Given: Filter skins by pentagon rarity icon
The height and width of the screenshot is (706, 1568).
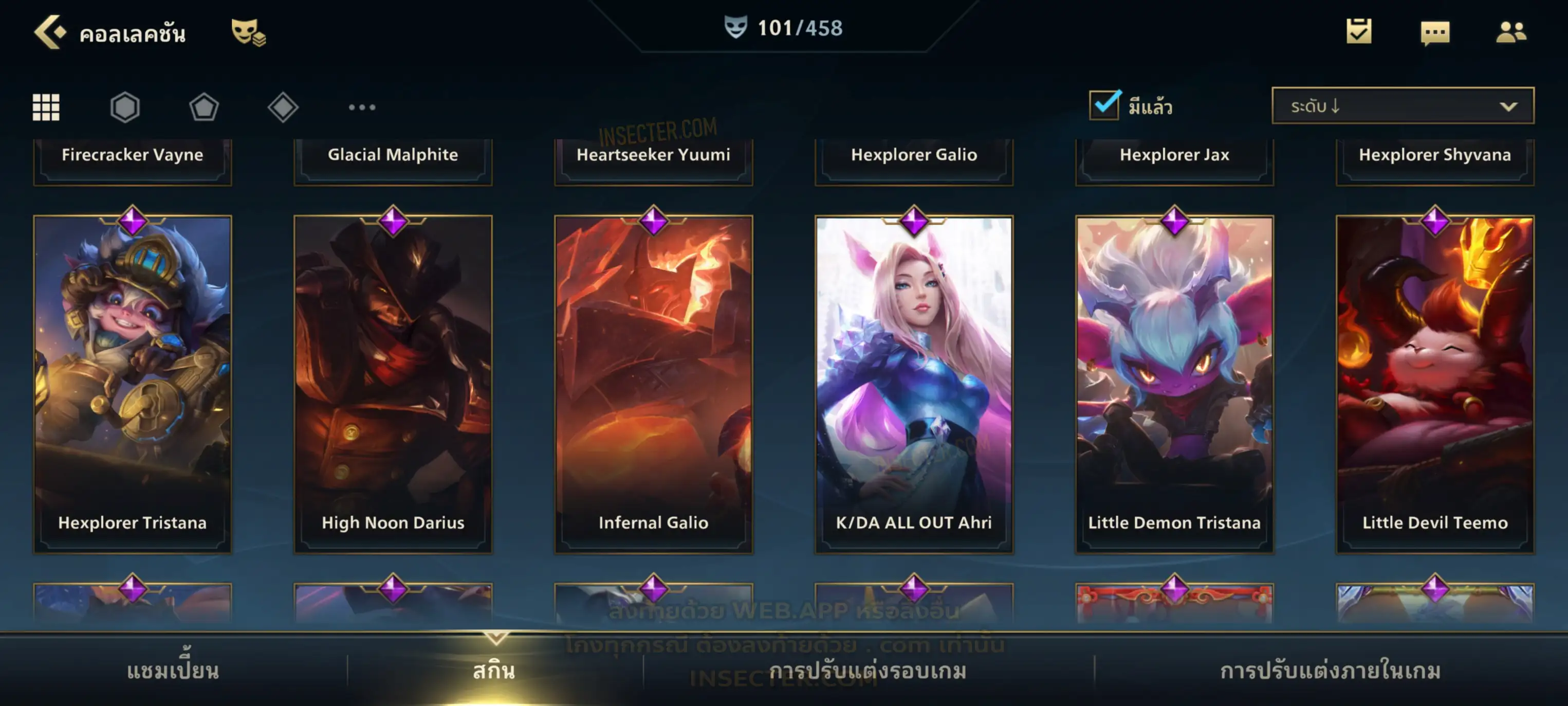Looking at the screenshot, I should 204,107.
